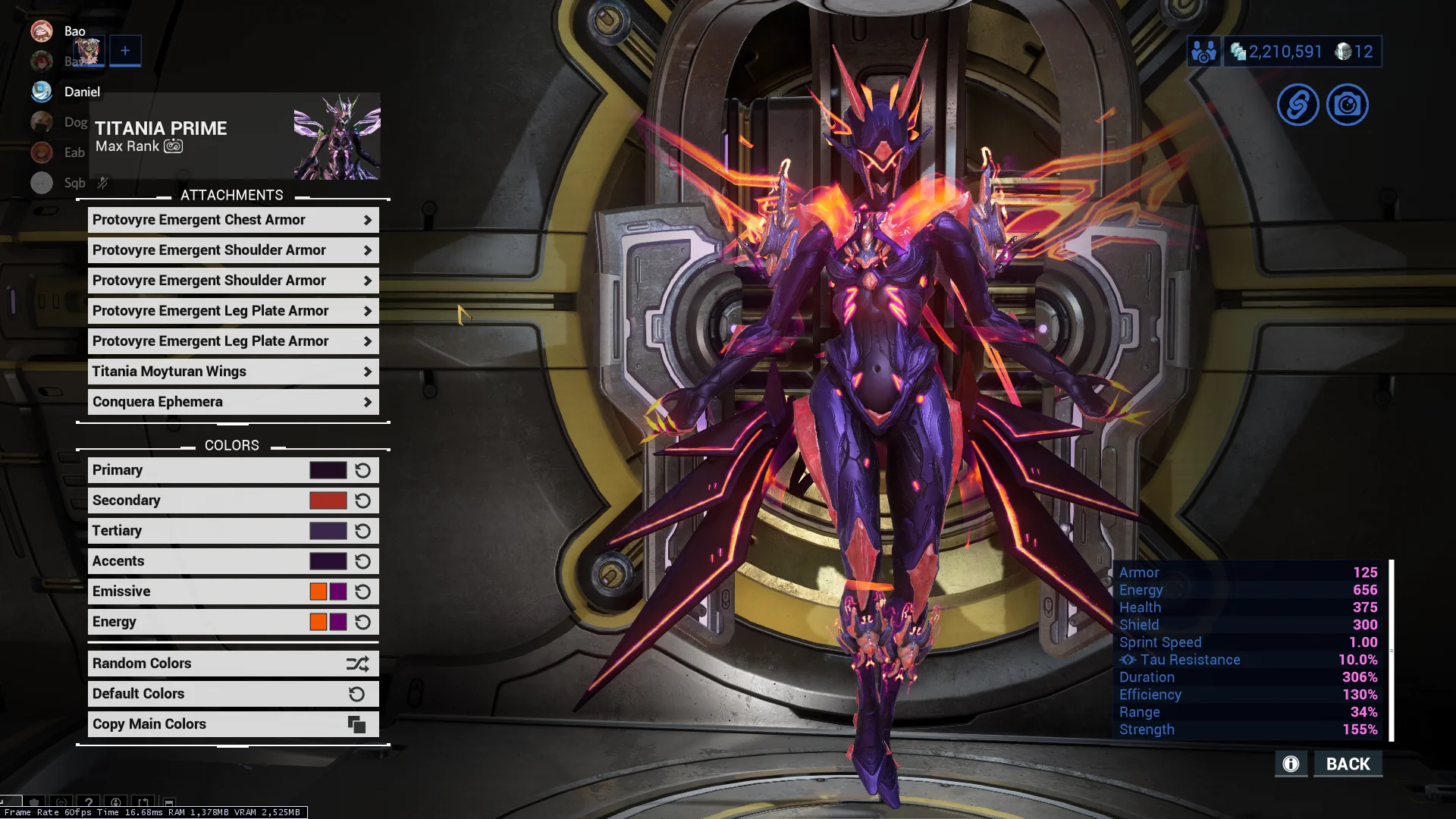Screen dimensions: 1456x819
Task: Choose the Accents color swatch
Action: pyautogui.click(x=328, y=561)
